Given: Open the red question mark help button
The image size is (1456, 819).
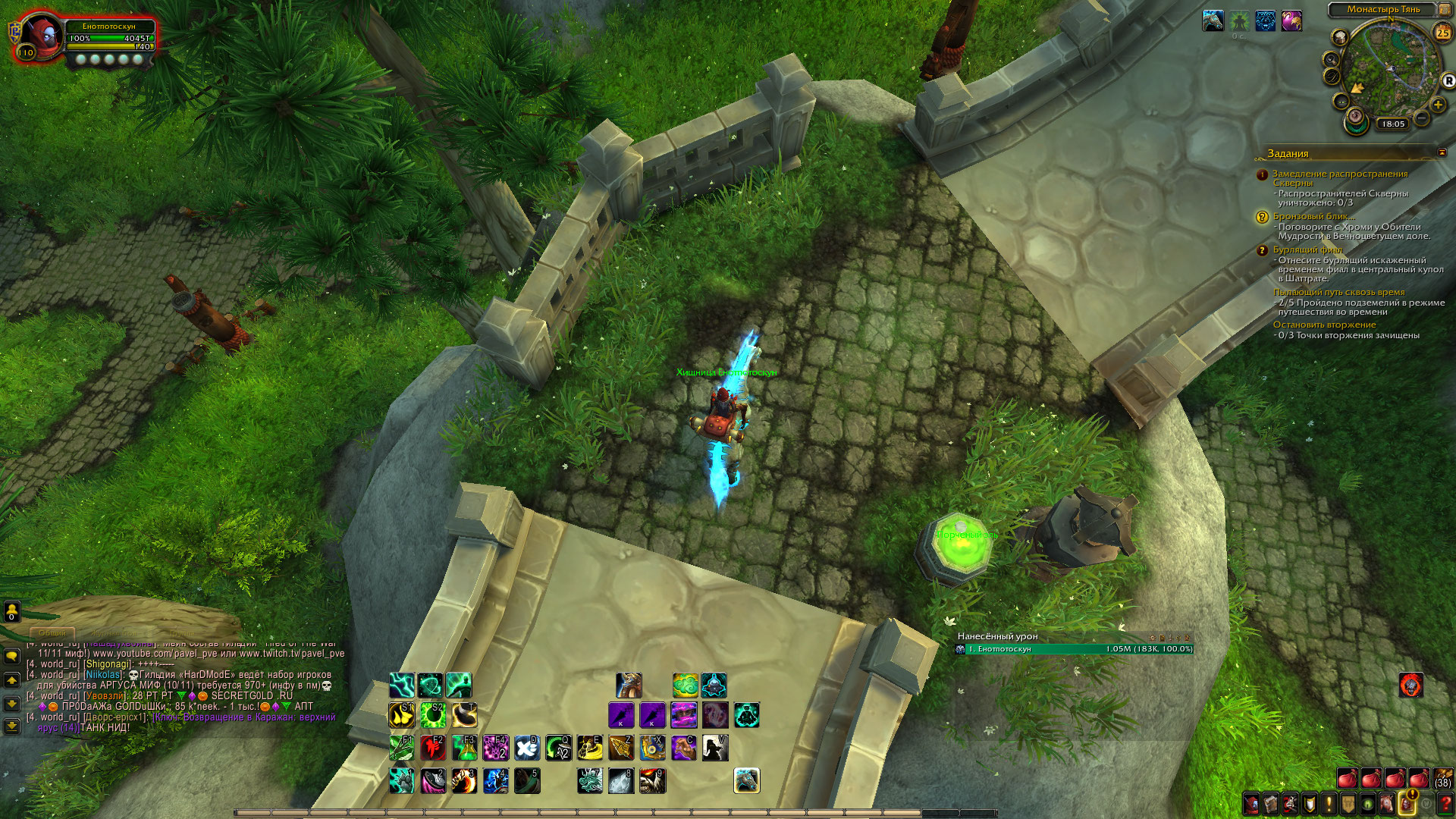Looking at the screenshot, I should 1446,805.
